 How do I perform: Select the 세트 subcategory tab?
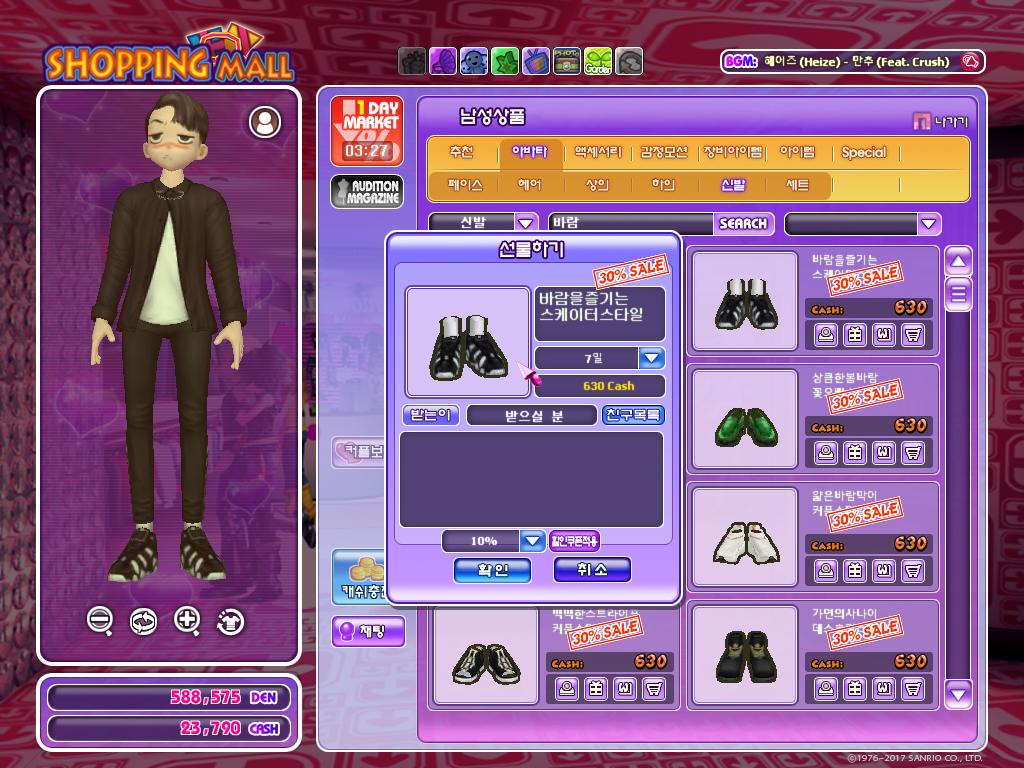coord(797,185)
